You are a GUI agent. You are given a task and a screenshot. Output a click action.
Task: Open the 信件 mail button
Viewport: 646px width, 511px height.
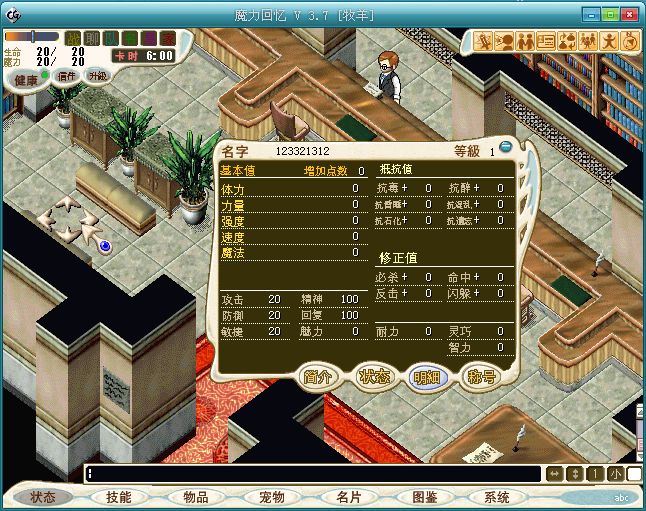pyautogui.click(x=66, y=77)
